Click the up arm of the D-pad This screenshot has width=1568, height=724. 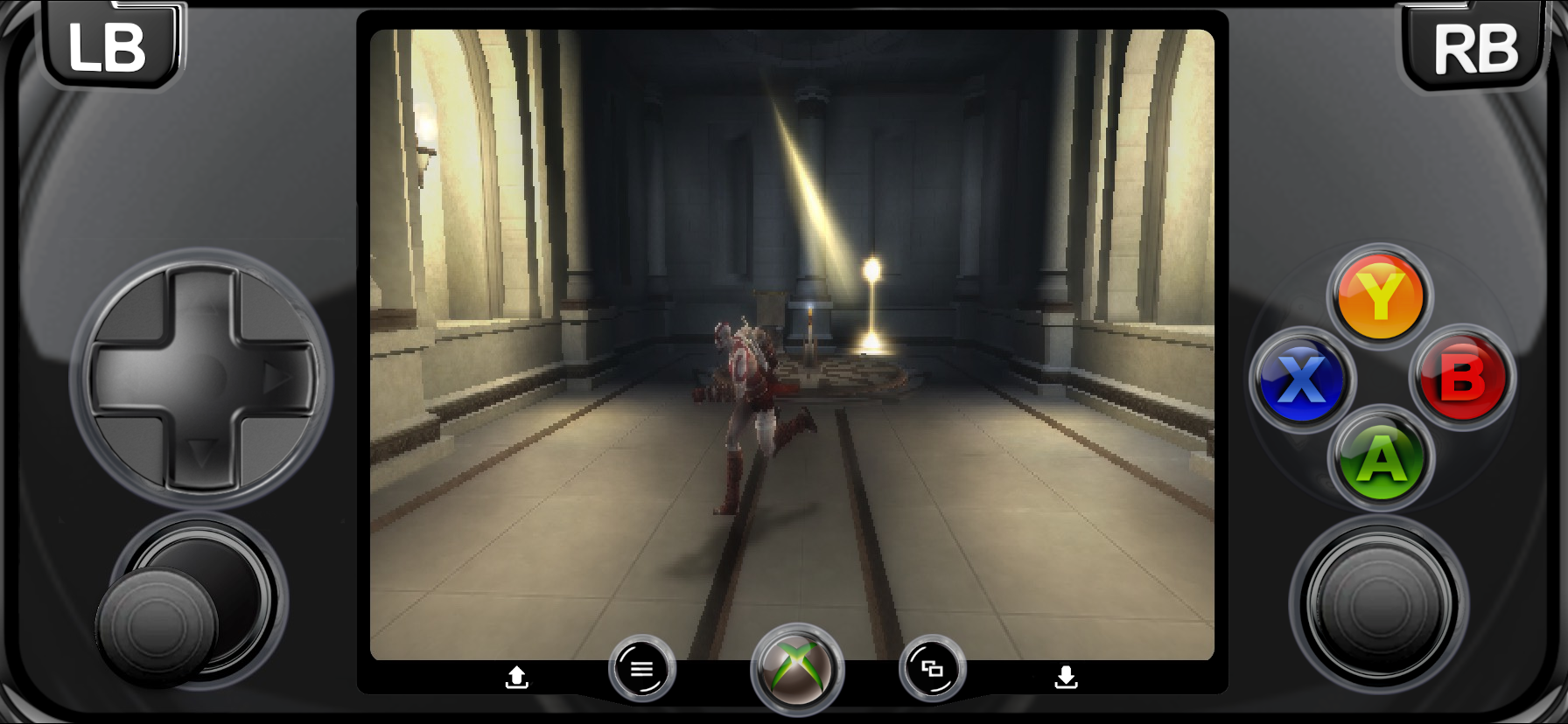202,302
